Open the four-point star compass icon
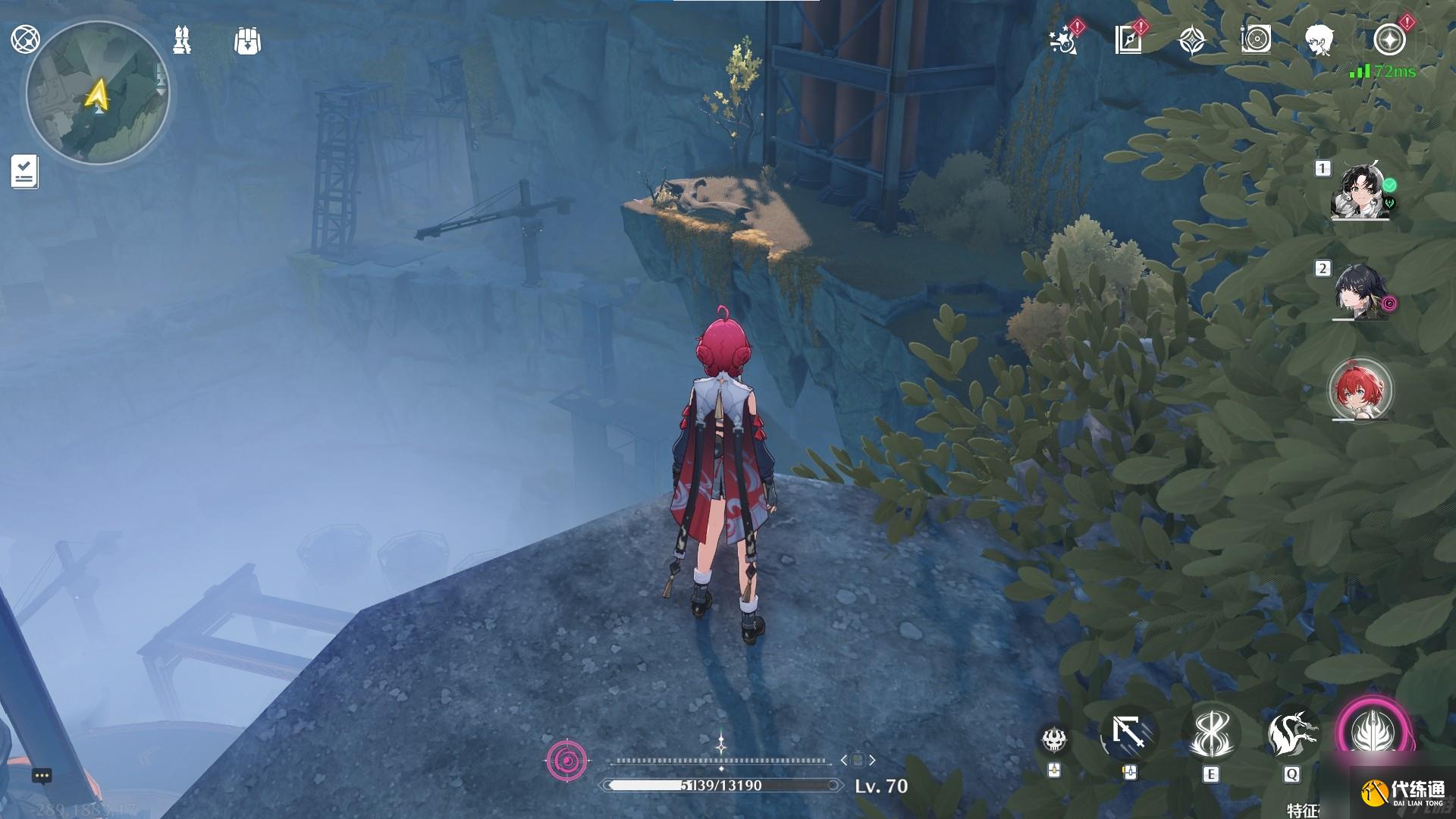Image resolution: width=1456 pixels, height=819 pixels. tap(1192, 40)
